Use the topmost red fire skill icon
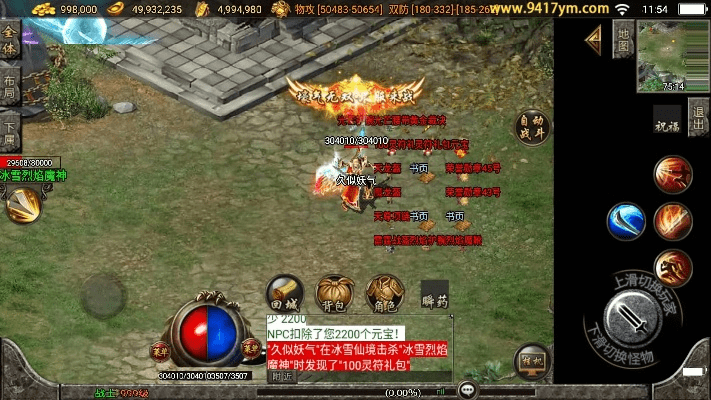The width and height of the screenshot is (711, 400). (672, 174)
